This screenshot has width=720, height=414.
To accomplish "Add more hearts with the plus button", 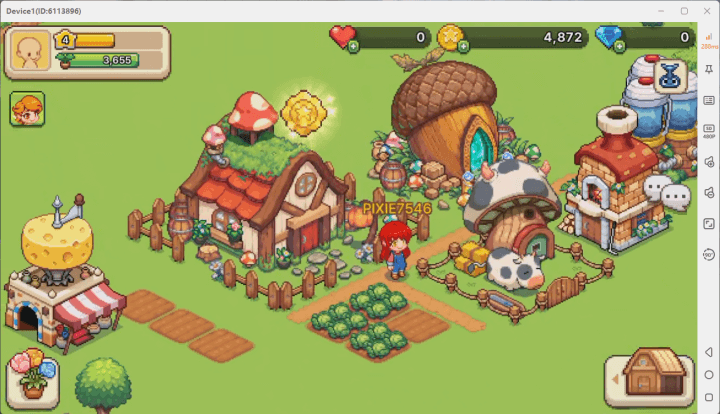I will tap(353, 47).
